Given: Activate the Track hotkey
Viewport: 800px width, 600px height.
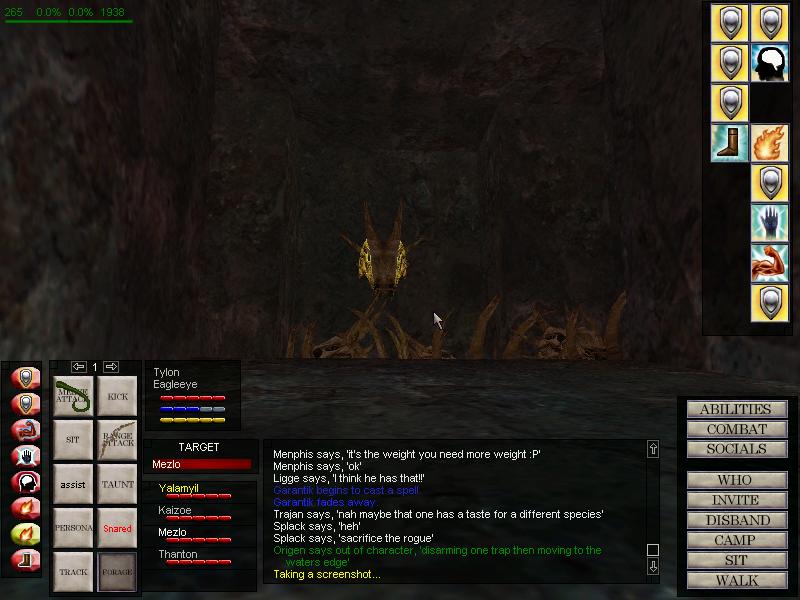Looking at the screenshot, I should pos(73,572).
